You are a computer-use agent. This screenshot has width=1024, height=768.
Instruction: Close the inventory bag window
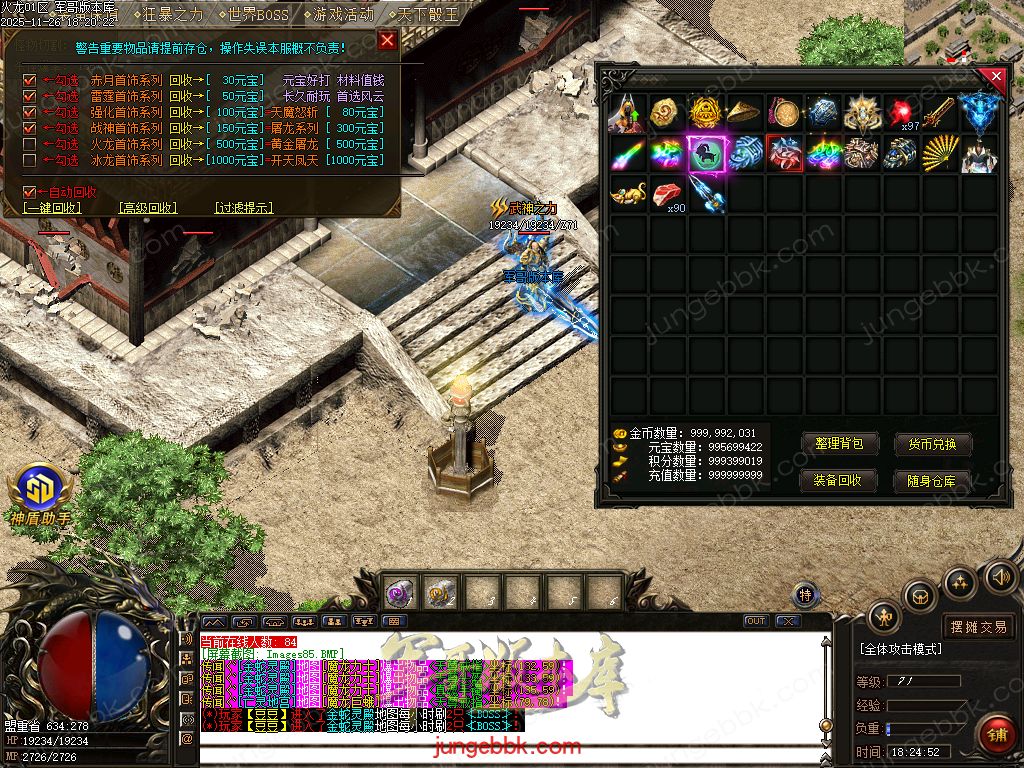coord(995,76)
